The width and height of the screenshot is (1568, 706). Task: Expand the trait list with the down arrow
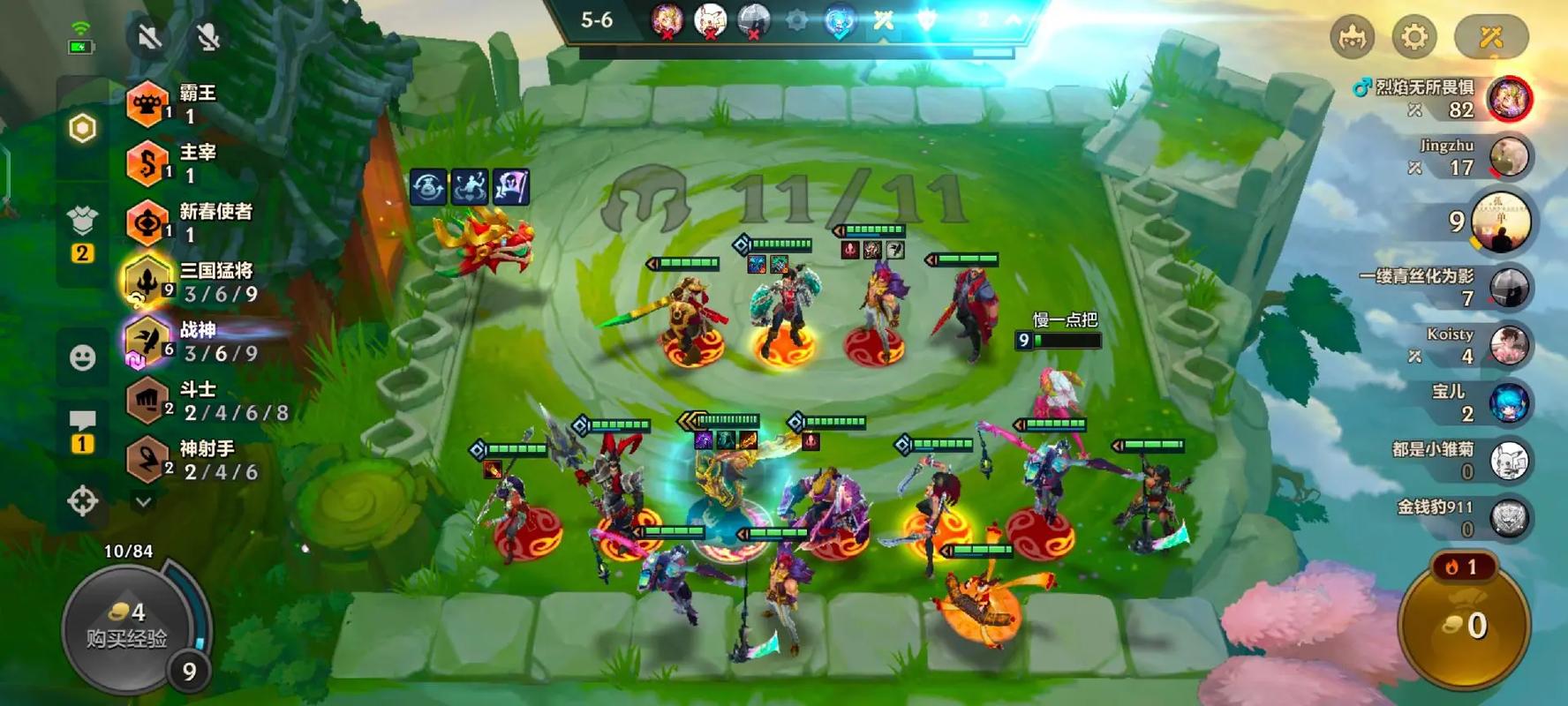[x=143, y=501]
